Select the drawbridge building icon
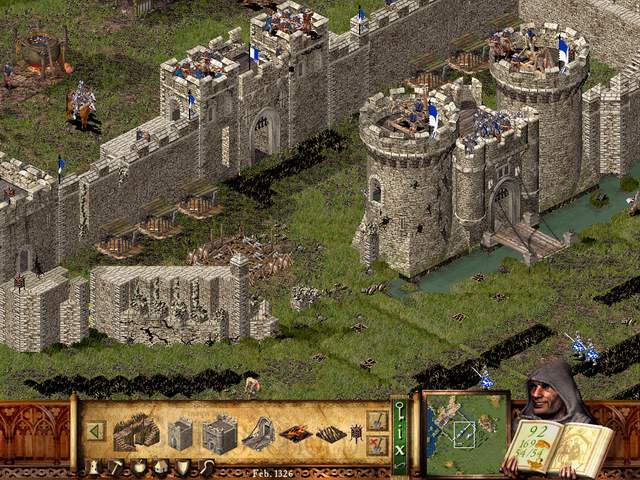Image resolution: width=640 pixels, height=480 pixels. [258, 433]
